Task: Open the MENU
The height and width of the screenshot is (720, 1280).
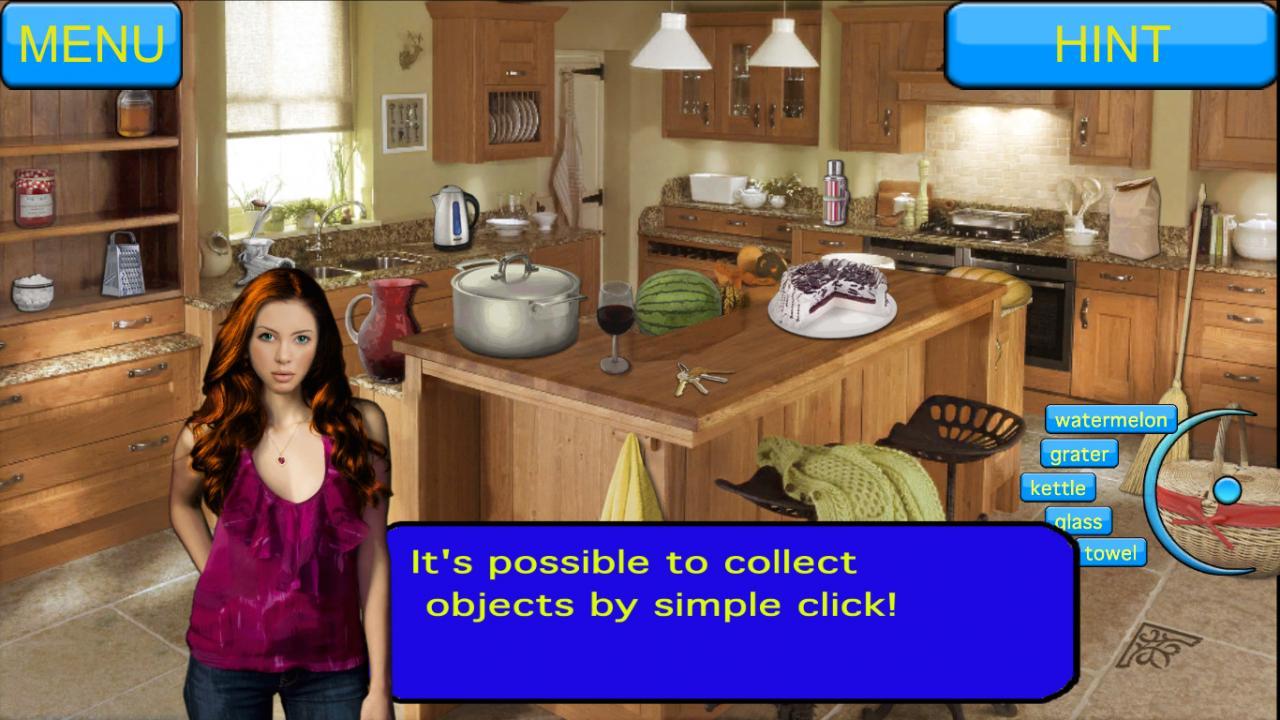Action: click(x=92, y=43)
